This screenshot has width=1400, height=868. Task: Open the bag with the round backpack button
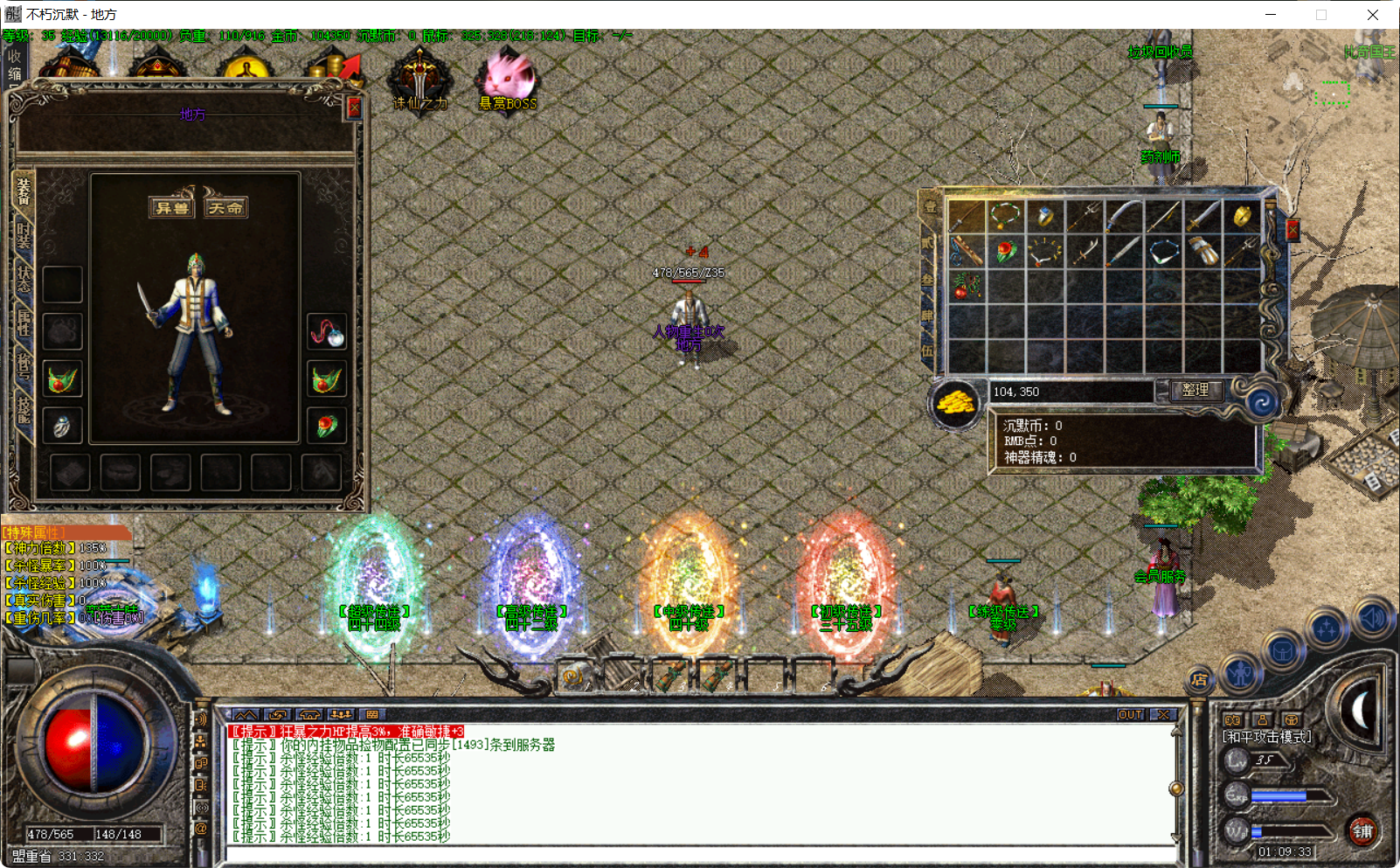click(x=1282, y=652)
